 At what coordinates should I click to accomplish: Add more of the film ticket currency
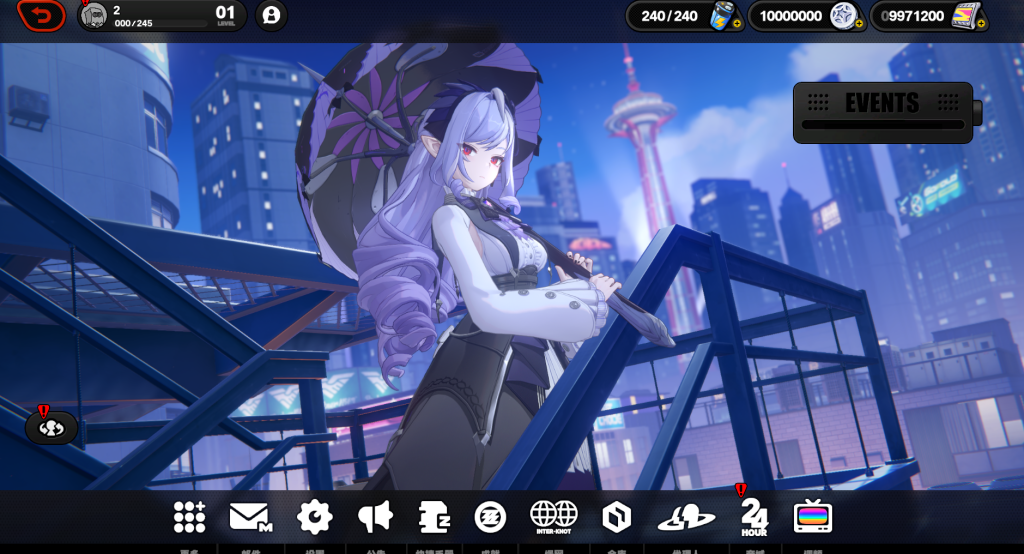point(980,23)
